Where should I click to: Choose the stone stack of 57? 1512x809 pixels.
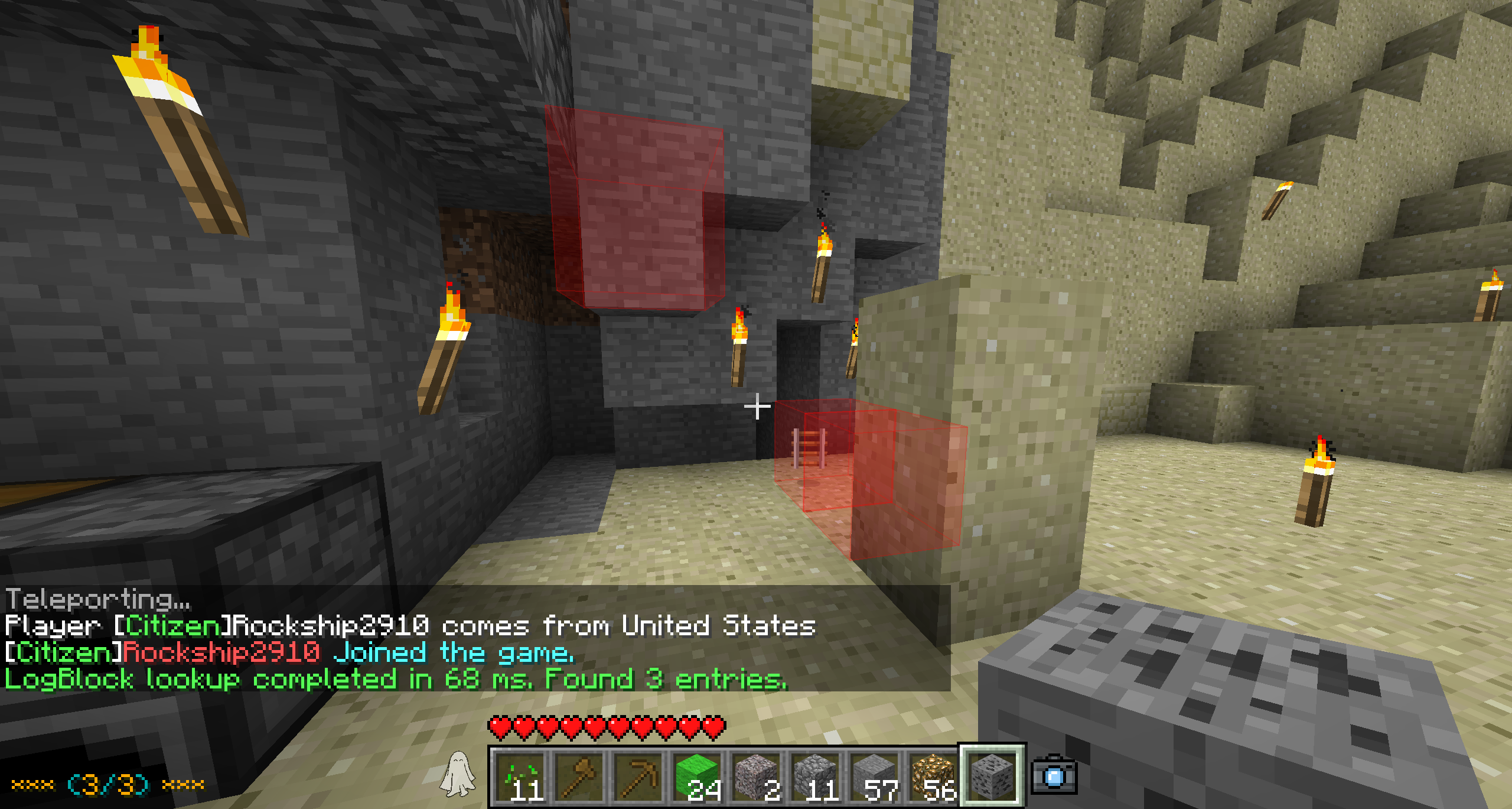point(874,776)
